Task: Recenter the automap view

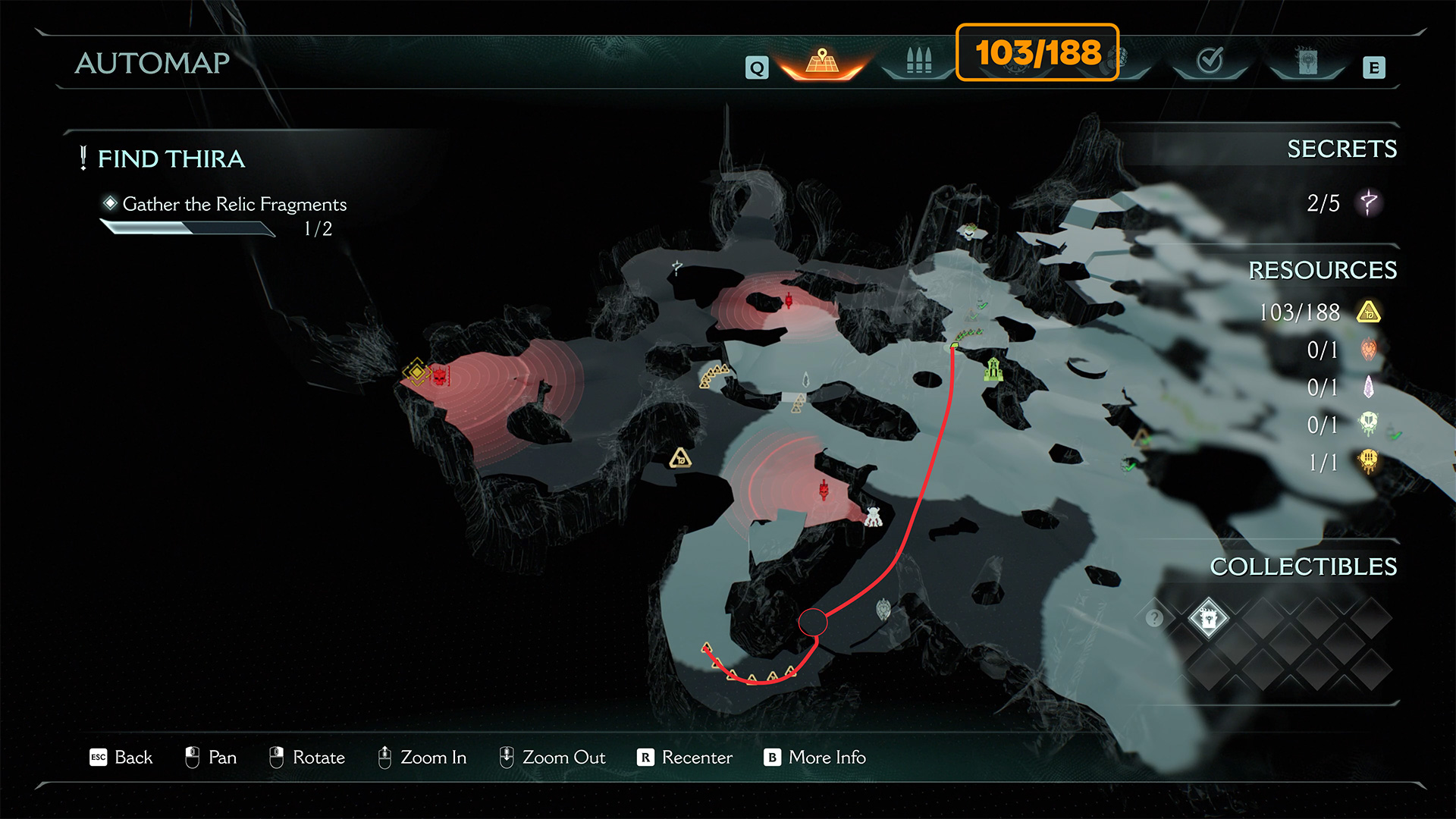Action: coord(685,758)
